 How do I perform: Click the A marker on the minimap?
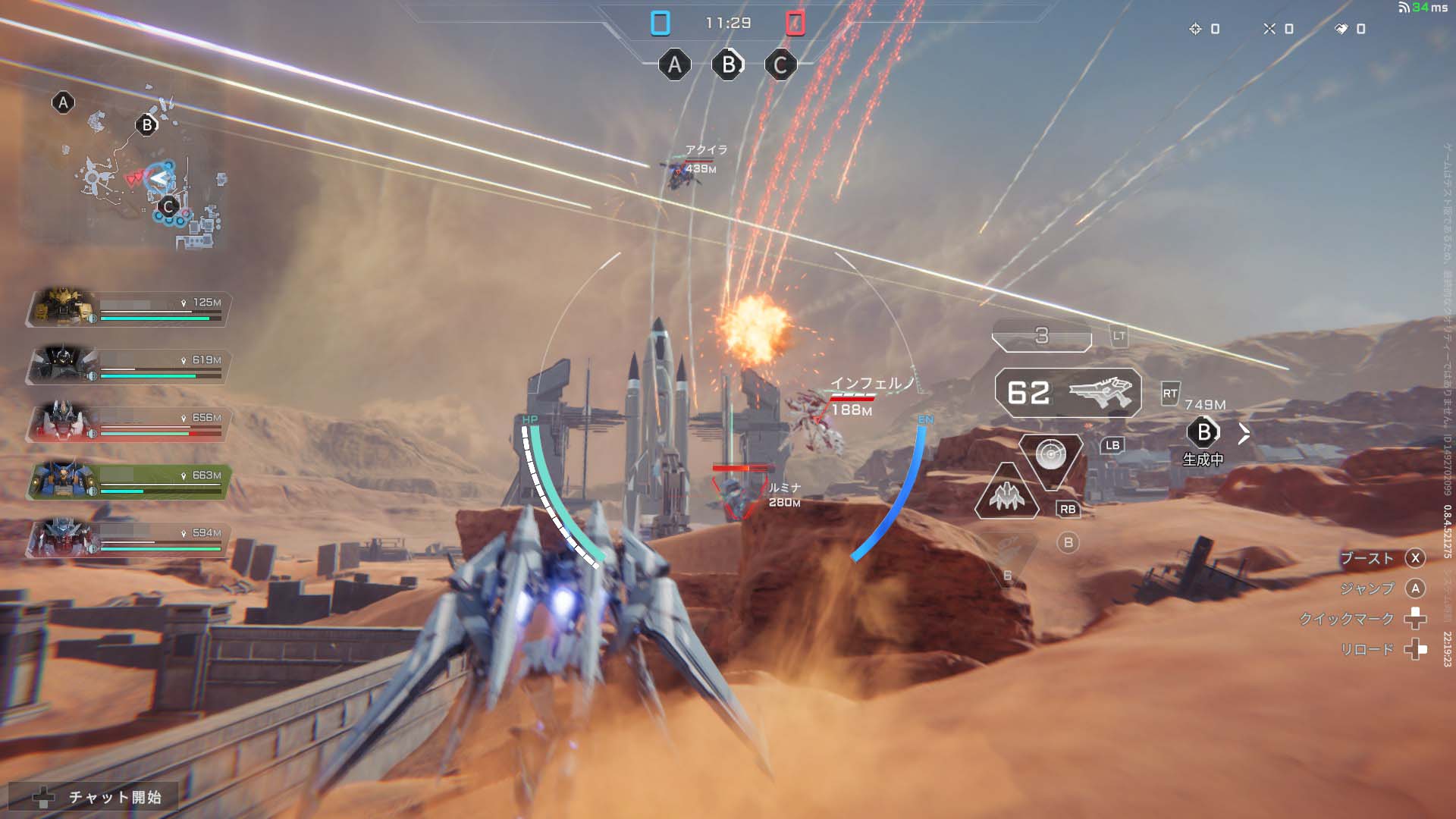coord(63,102)
